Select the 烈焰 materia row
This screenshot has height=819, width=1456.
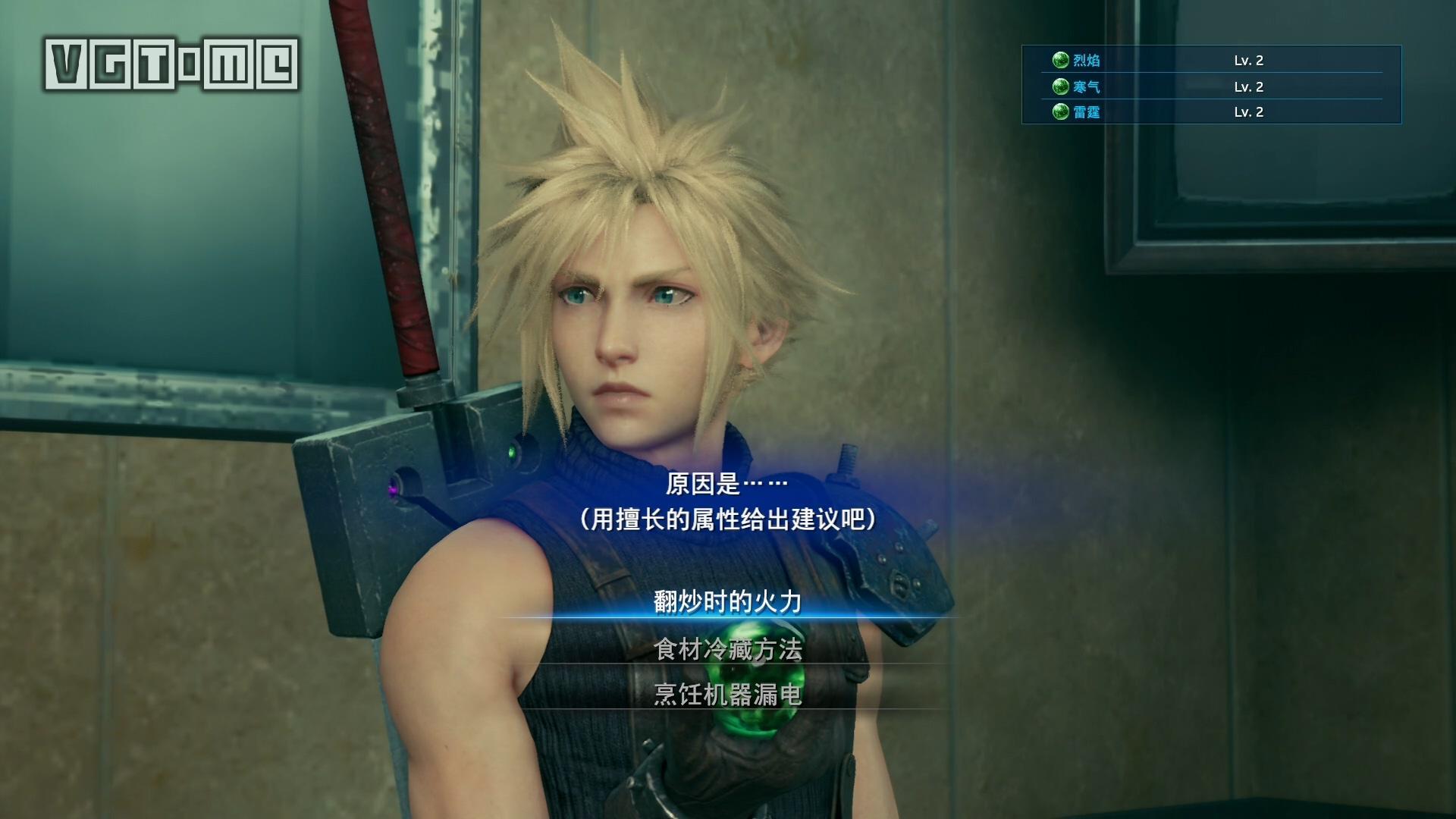click(1210, 61)
